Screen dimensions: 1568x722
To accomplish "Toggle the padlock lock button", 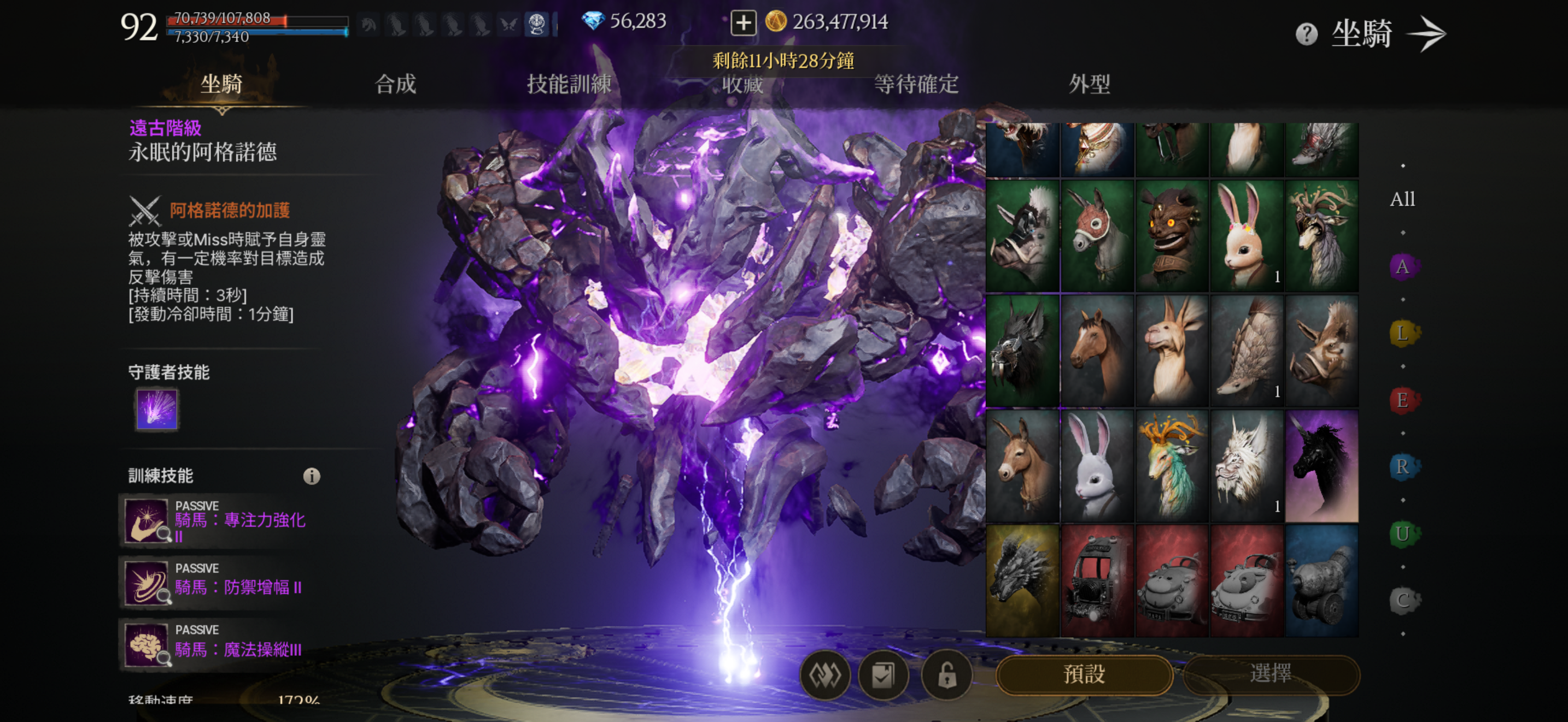I will coord(946,674).
